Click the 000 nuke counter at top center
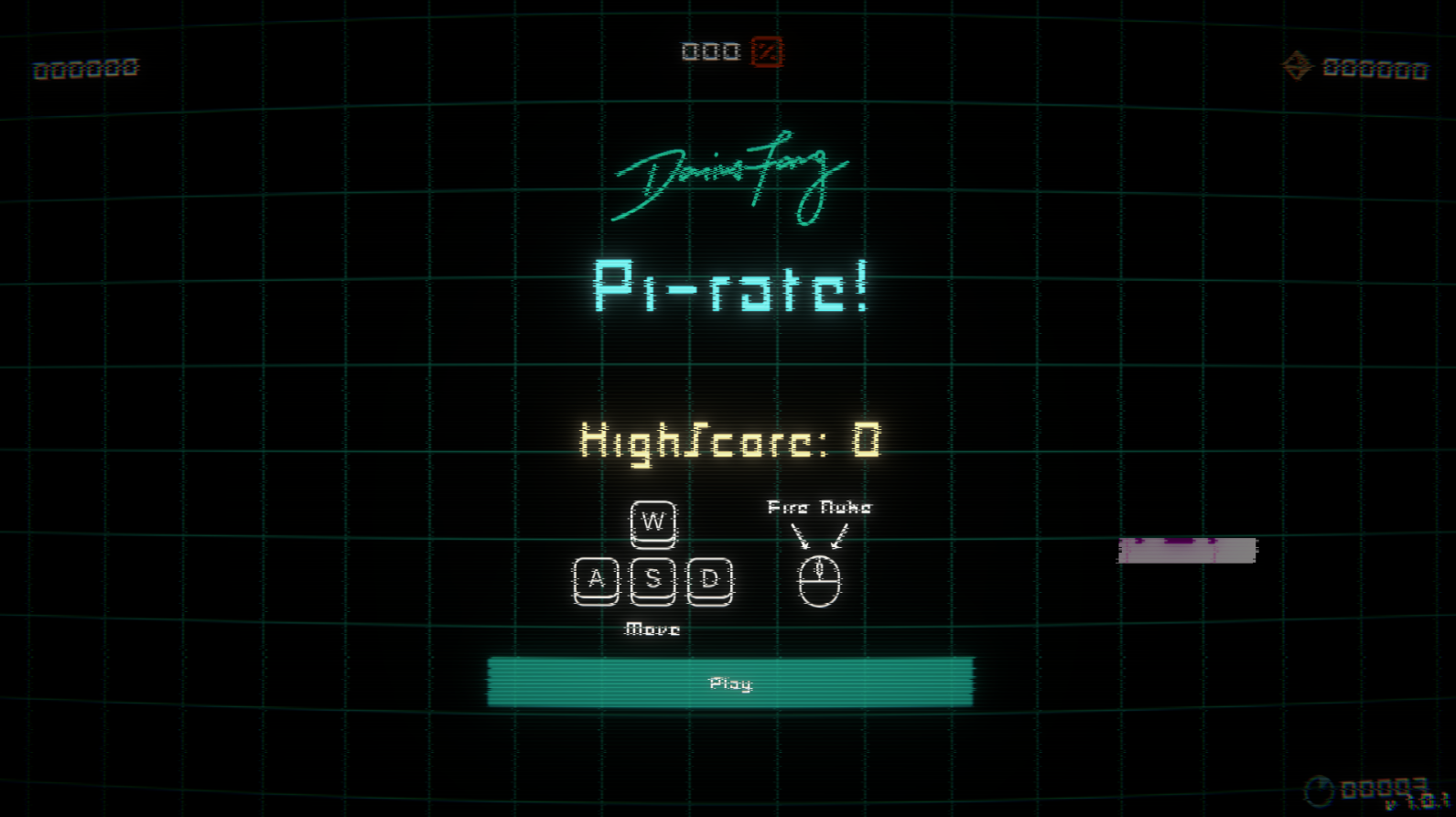Viewport: 1456px width, 817px height. point(711,52)
